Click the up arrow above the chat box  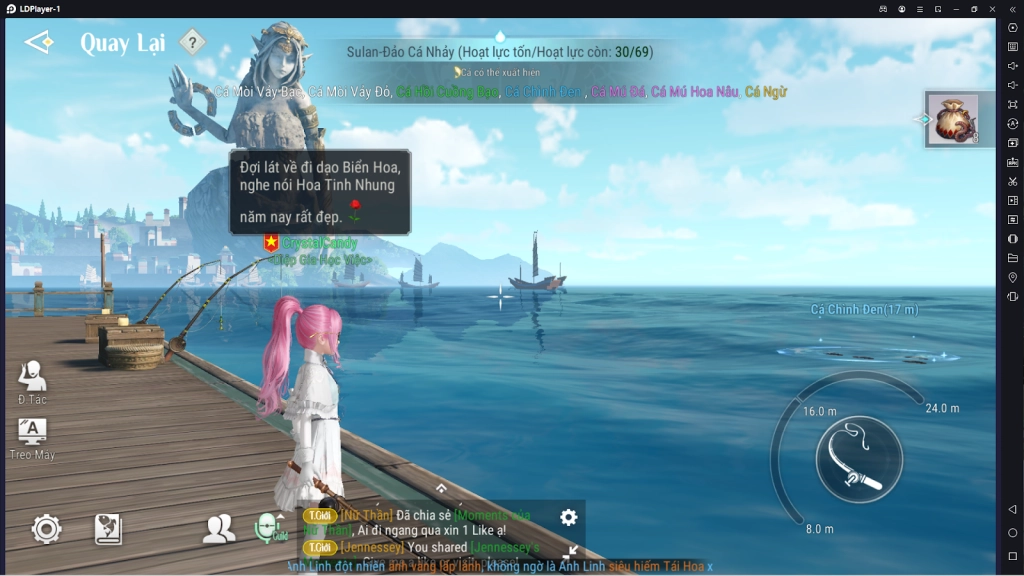[x=441, y=488]
